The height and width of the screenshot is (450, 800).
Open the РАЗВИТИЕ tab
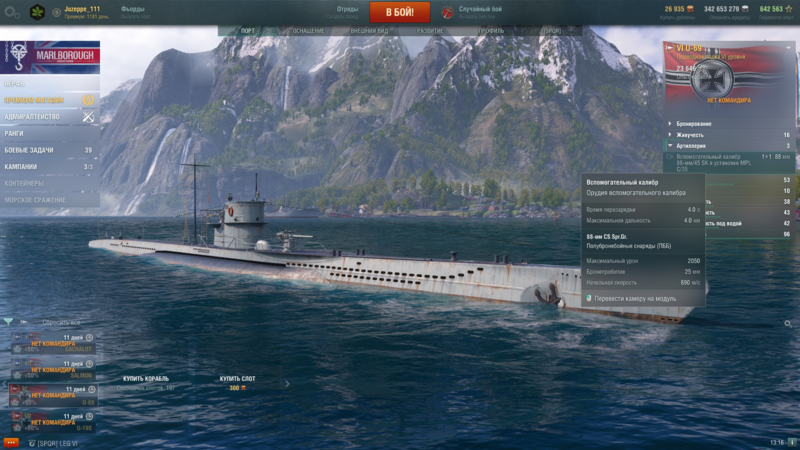click(x=430, y=31)
